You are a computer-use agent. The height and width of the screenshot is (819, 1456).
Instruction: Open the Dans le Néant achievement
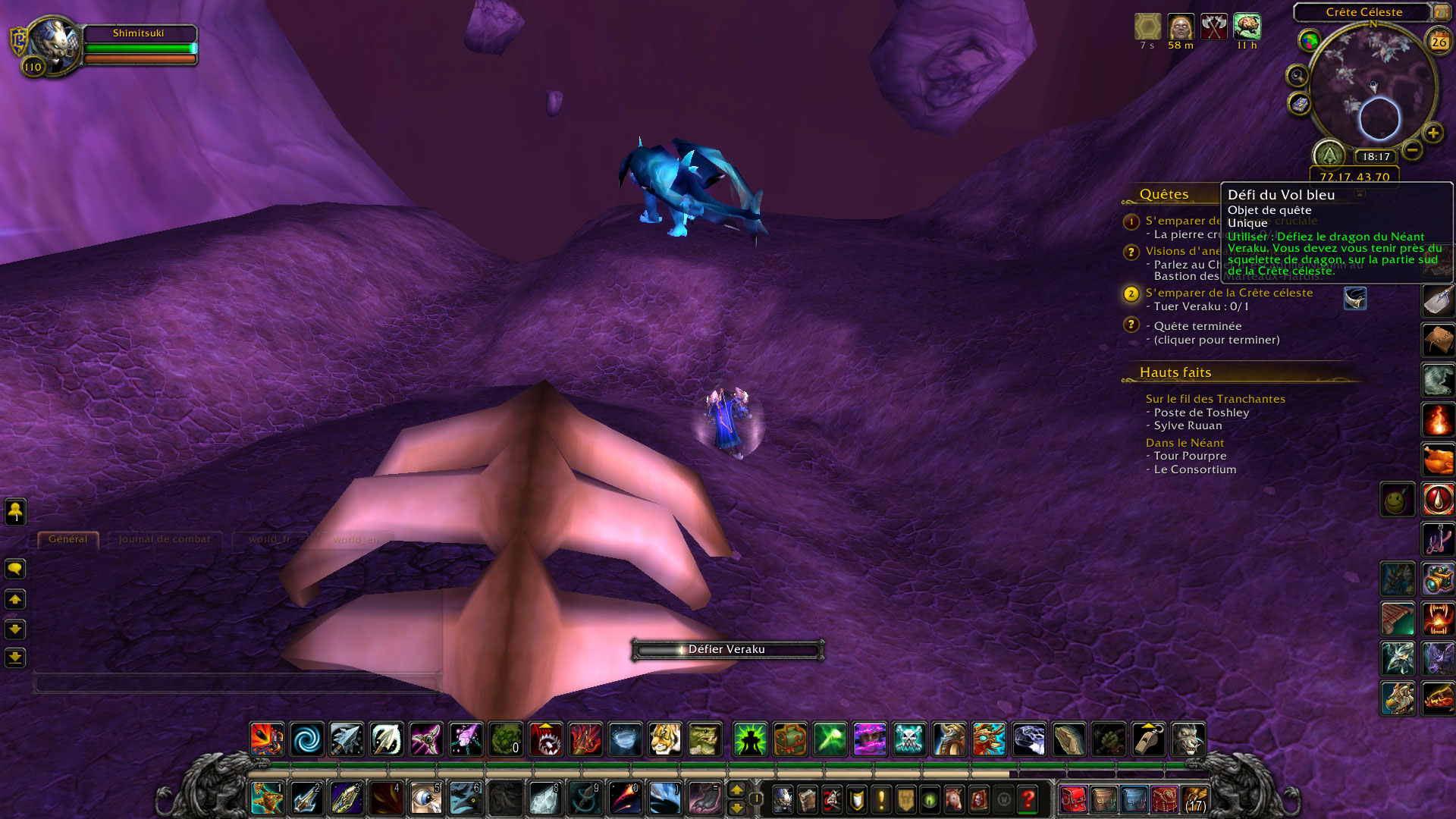(x=1185, y=443)
